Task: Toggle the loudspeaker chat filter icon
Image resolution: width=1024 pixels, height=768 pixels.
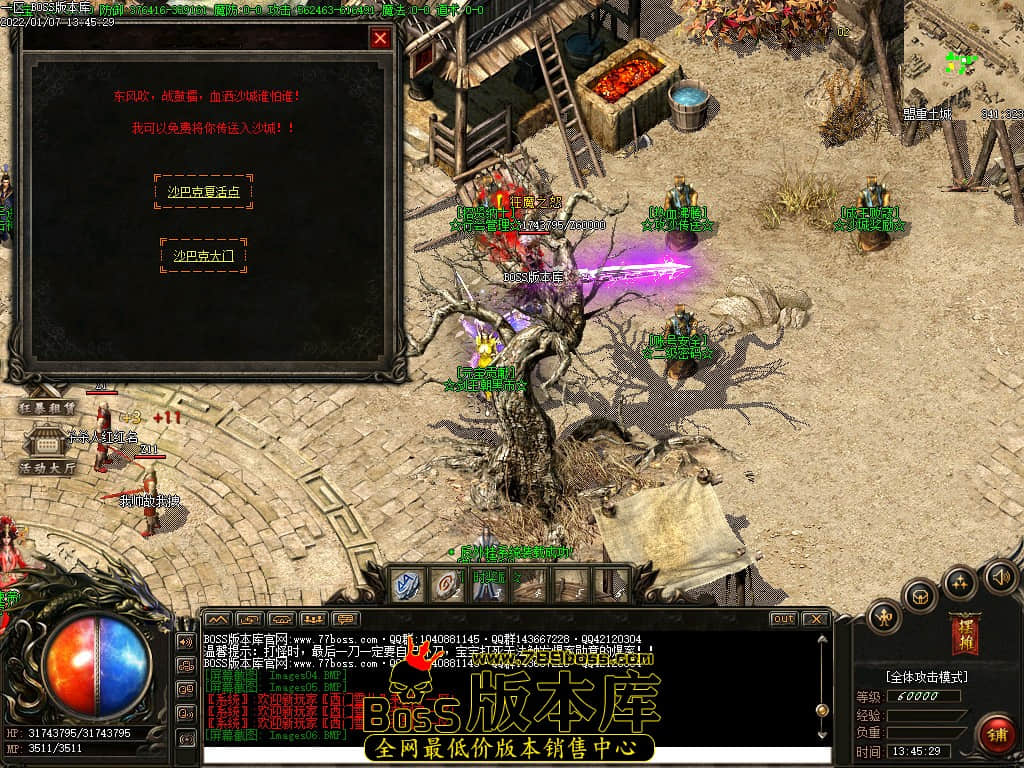Action: click(185, 641)
